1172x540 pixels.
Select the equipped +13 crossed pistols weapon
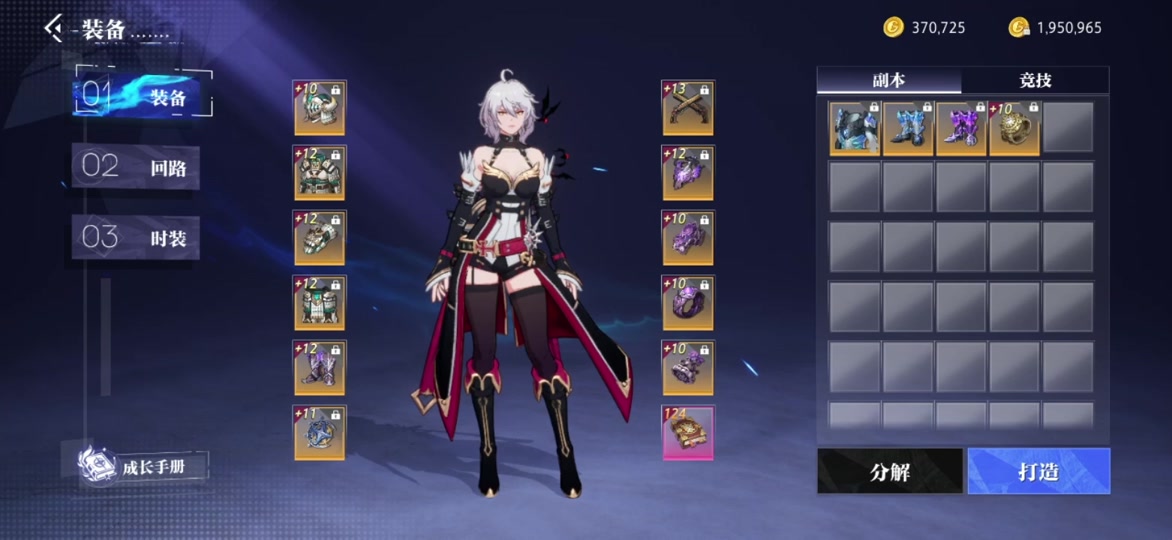(688, 108)
